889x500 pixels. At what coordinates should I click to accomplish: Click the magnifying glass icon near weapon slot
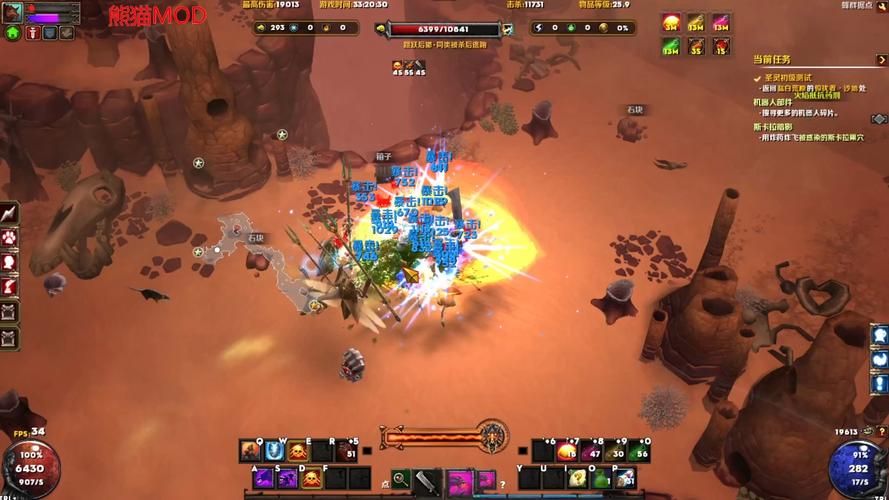point(400,479)
